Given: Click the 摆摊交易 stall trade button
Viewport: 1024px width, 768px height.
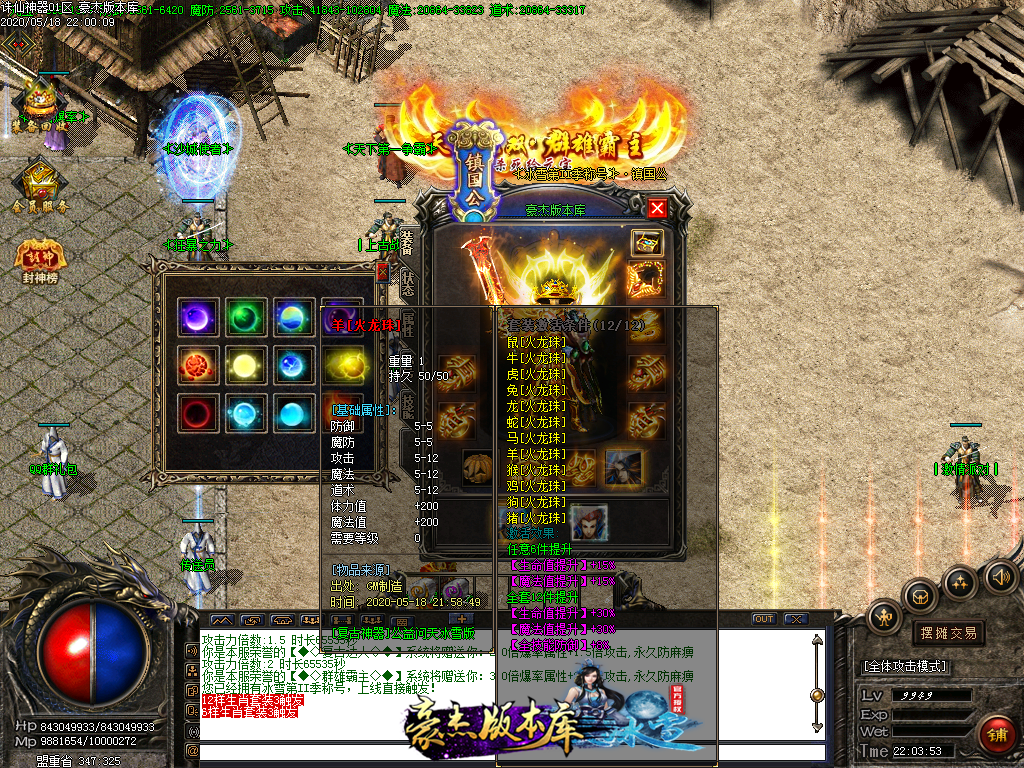Looking at the screenshot, I should [947, 633].
